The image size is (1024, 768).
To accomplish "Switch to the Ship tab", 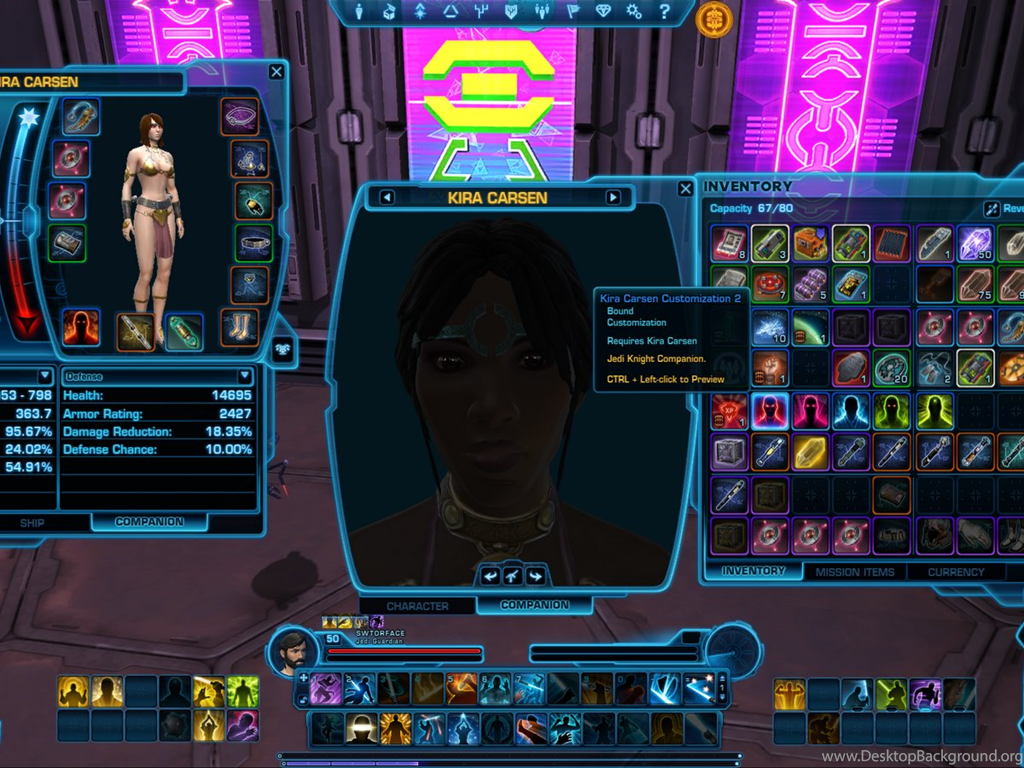I will [x=32, y=522].
